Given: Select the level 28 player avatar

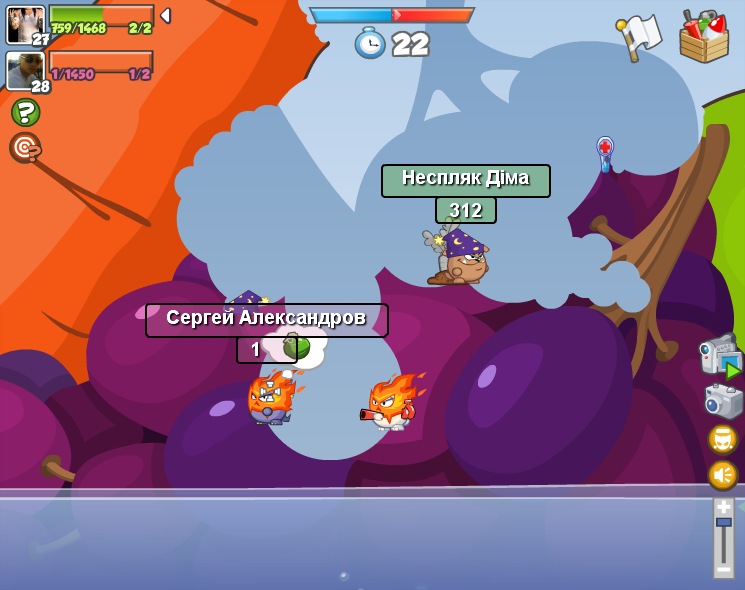Looking at the screenshot, I should coord(25,71).
